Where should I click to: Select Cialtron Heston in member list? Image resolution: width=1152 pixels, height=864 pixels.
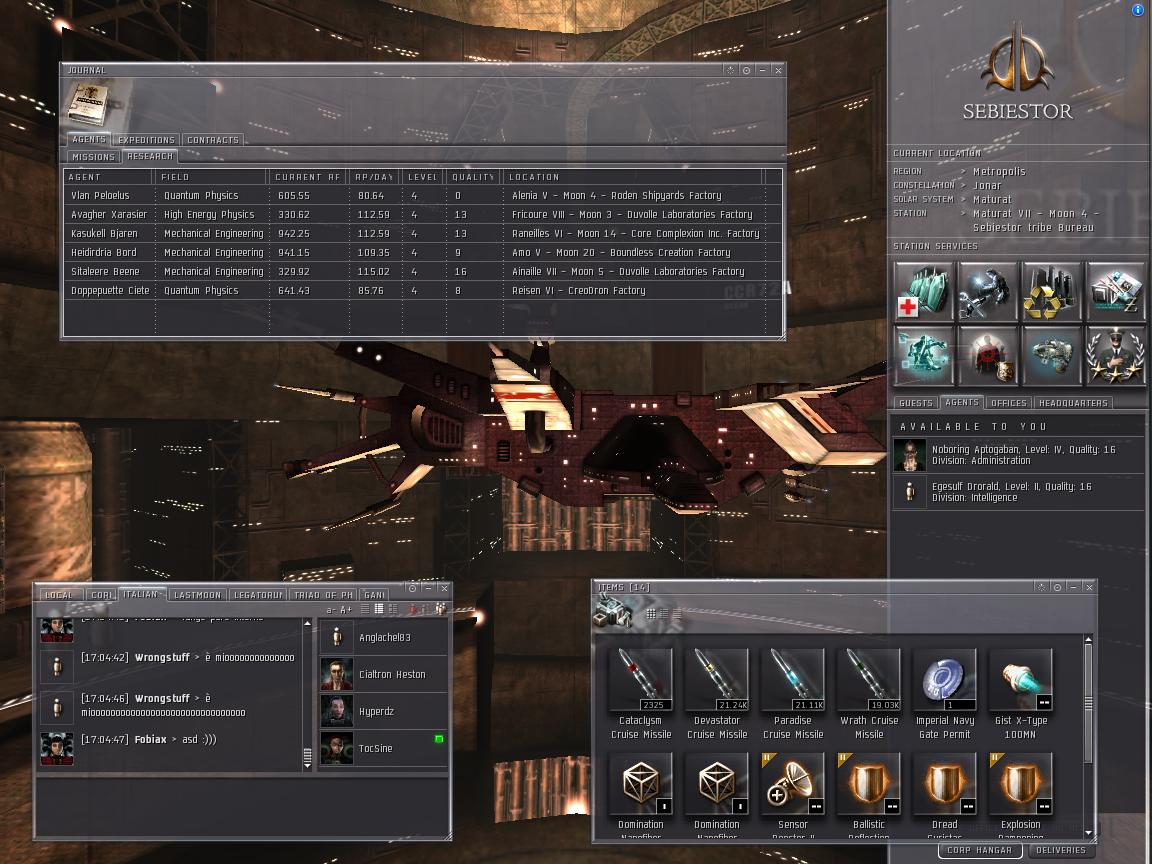click(391, 675)
